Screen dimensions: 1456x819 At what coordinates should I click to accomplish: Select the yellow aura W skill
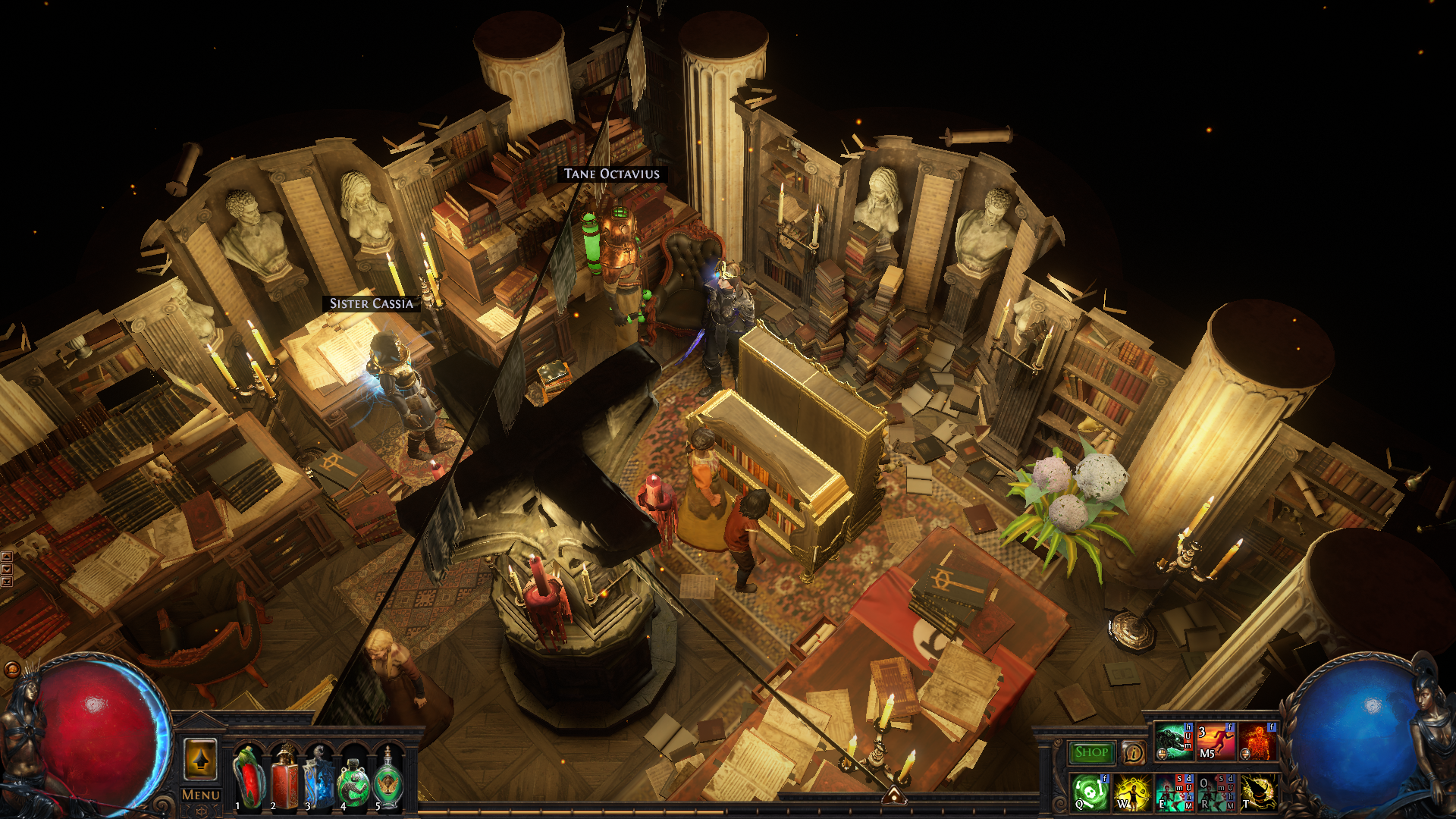(1132, 792)
